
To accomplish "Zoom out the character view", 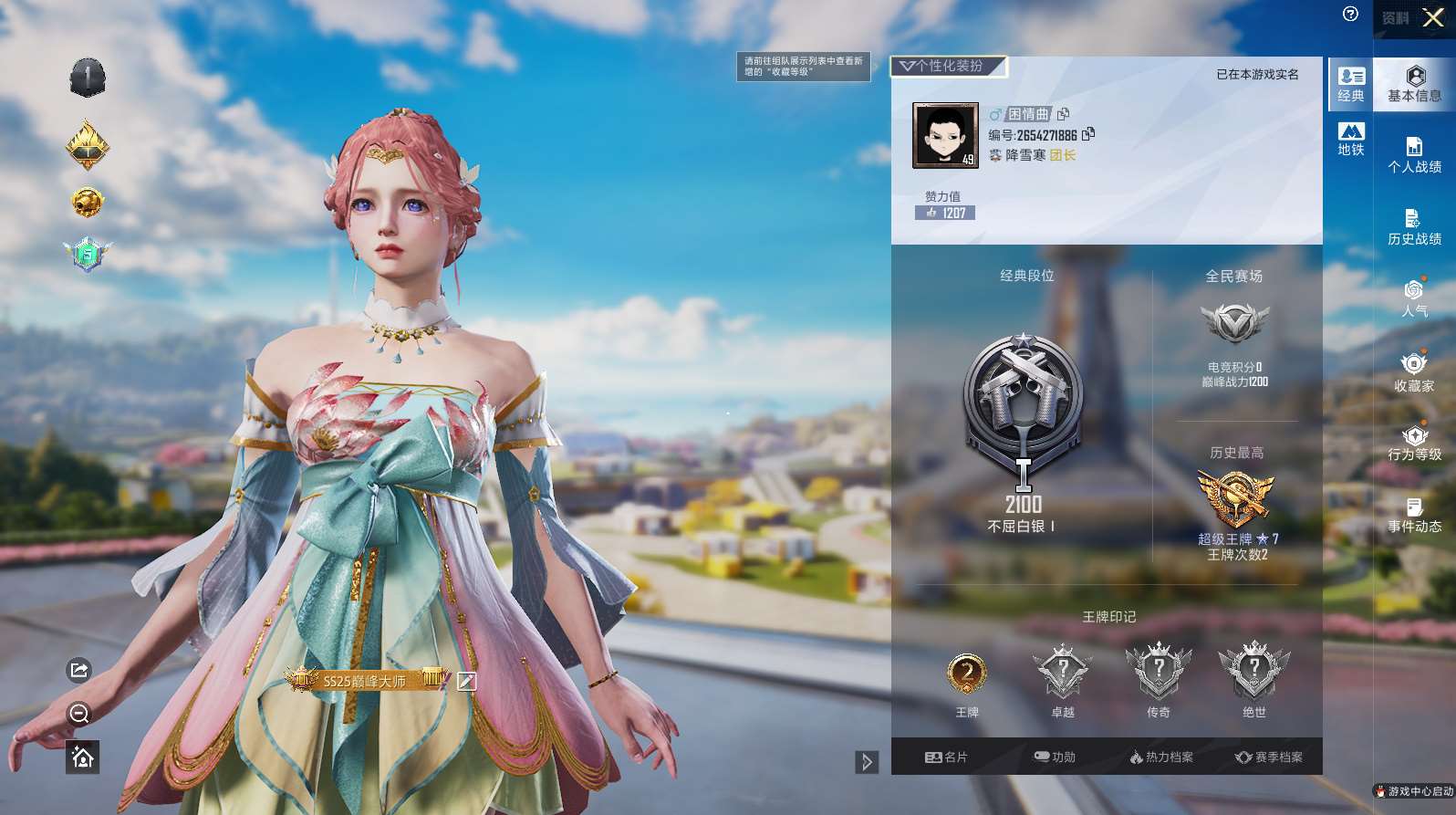I will 79,714.
